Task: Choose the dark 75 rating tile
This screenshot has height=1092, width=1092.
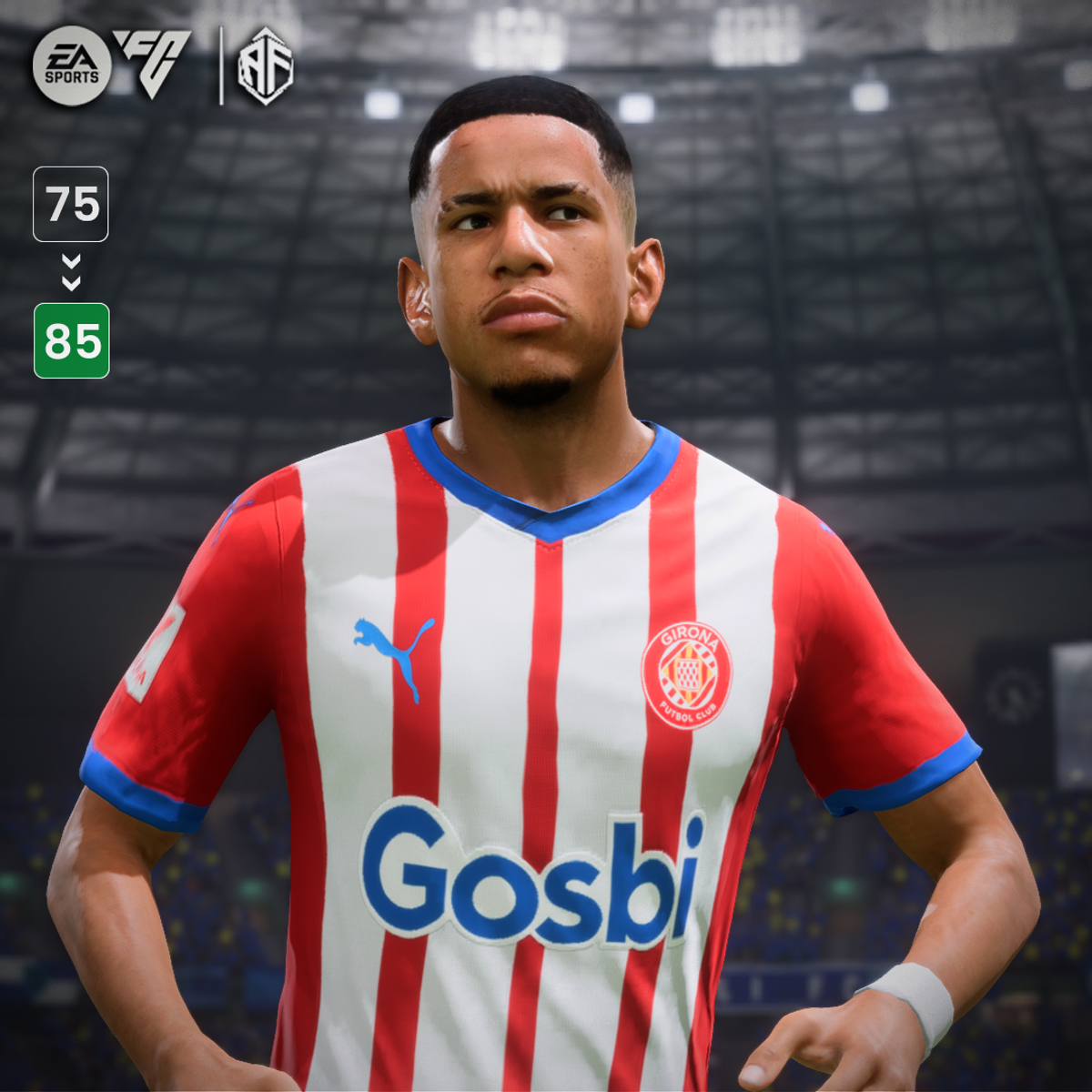Action: coord(71,204)
